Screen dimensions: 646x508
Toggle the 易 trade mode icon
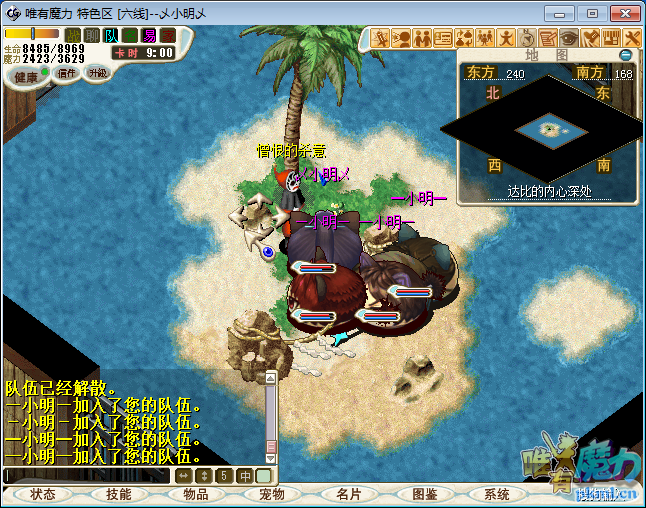[148, 36]
